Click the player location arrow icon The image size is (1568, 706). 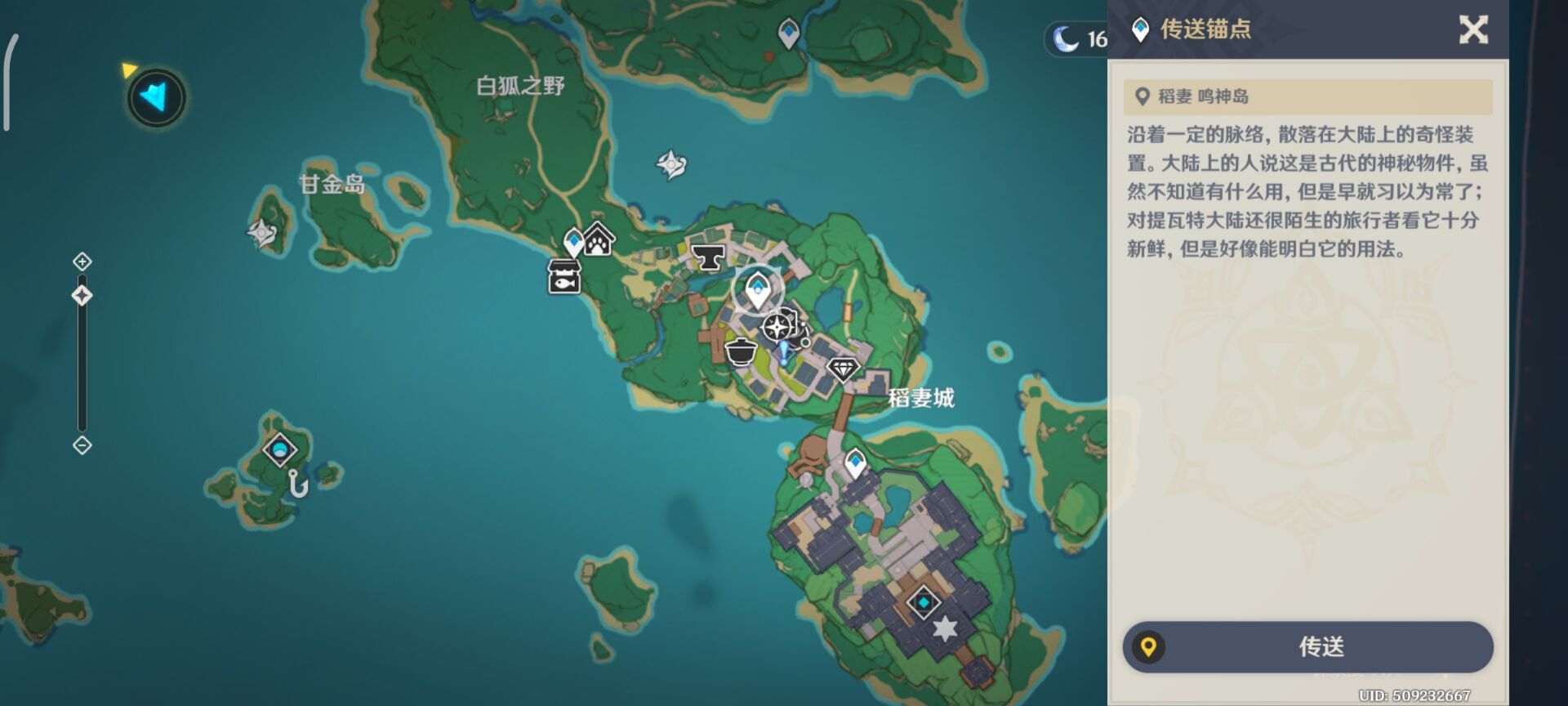pyautogui.click(x=156, y=98)
